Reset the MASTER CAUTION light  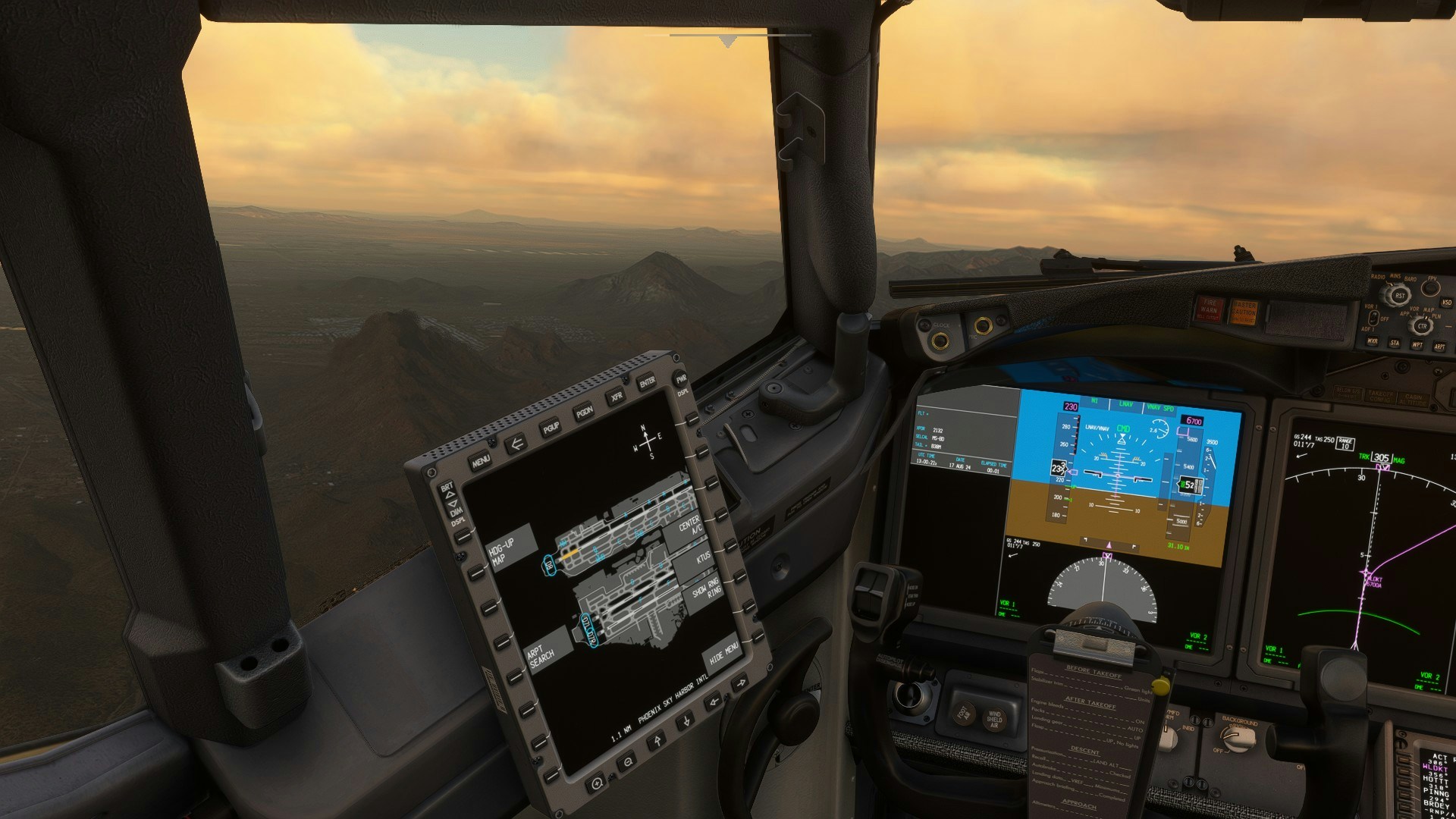click(1244, 312)
